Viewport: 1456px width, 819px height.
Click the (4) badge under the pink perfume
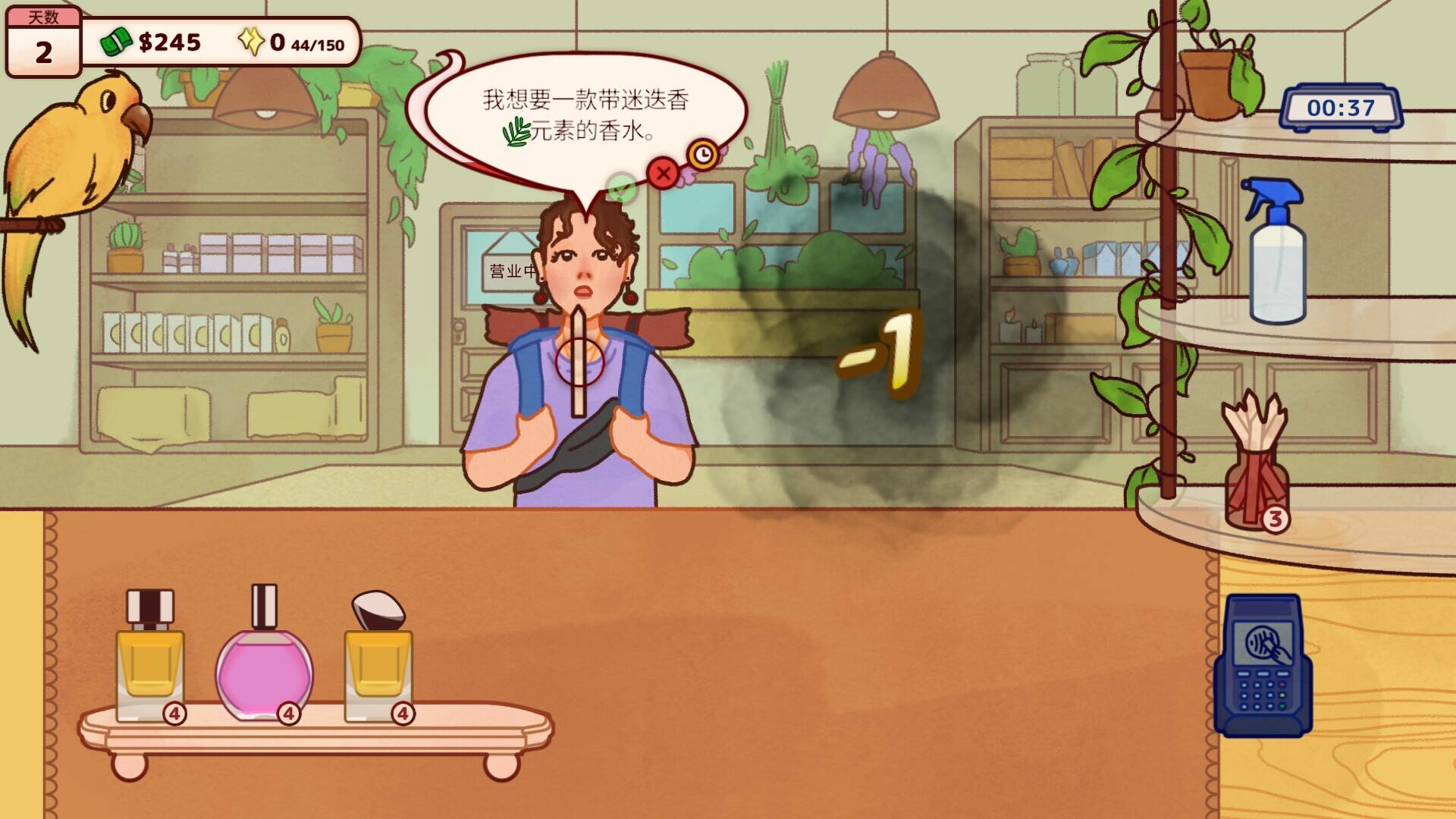coord(289,713)
